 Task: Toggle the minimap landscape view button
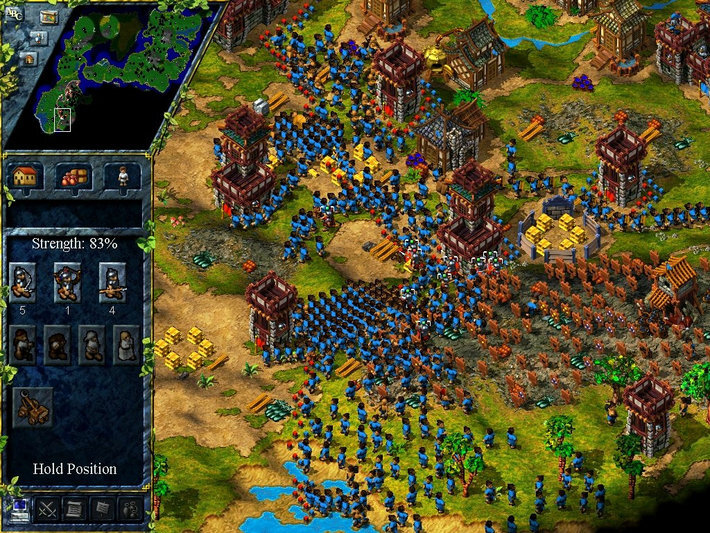coord(50,15)
